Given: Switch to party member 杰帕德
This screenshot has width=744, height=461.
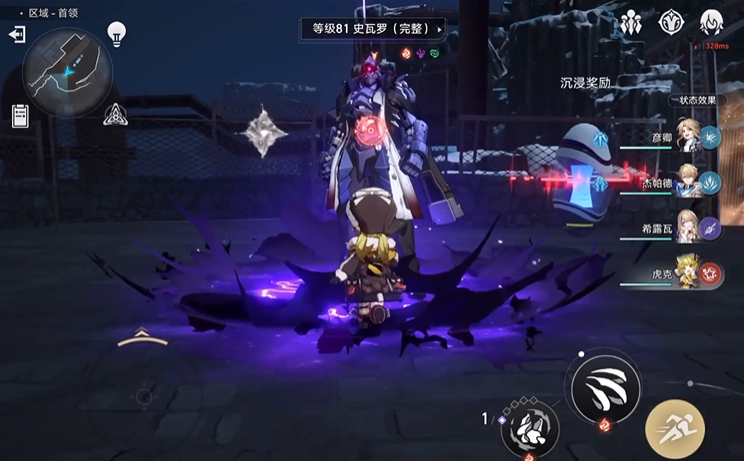Looking at the screenshot, I should click(x=687, y=182).
